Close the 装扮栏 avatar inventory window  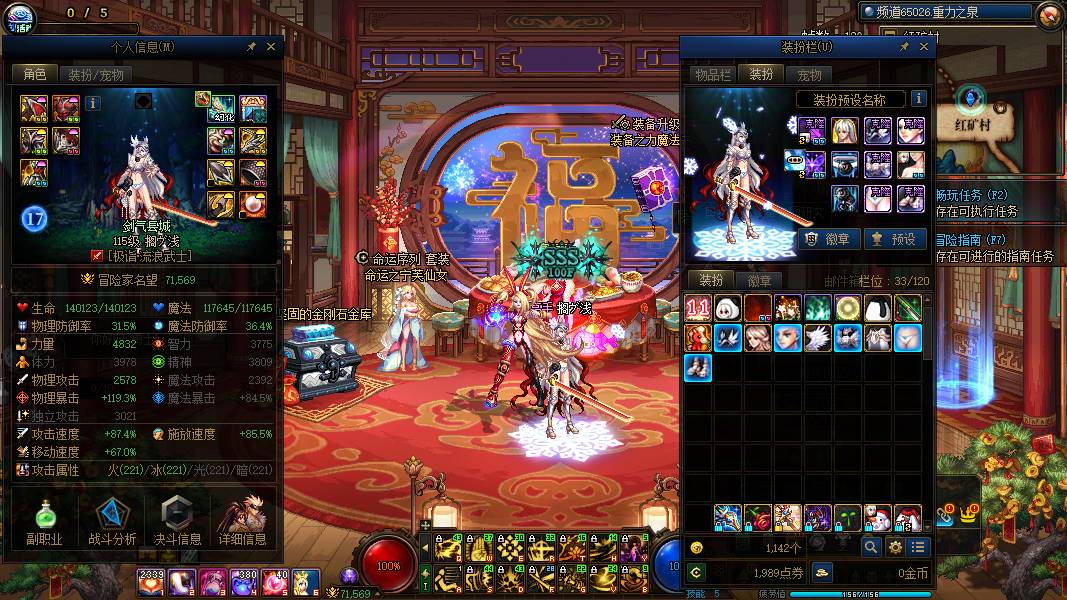pos(924,46)
